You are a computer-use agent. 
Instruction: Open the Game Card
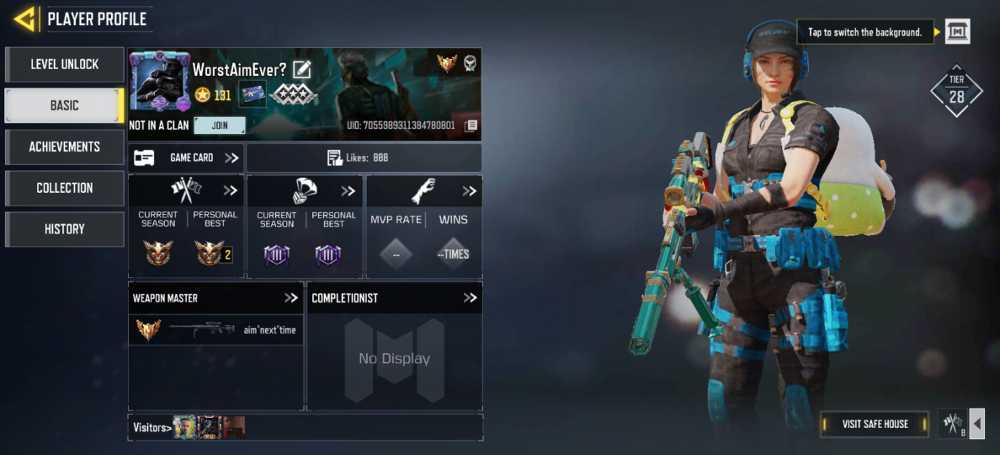186,158
